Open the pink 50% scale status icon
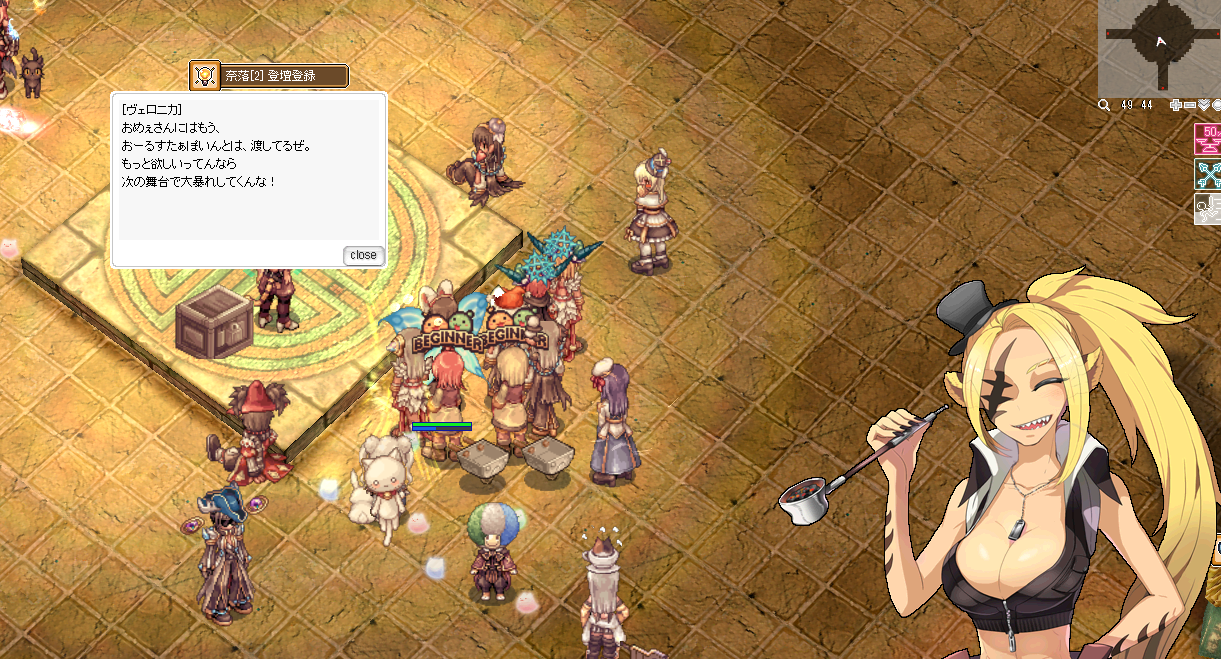Image resolution: width=1221 pixels, height=659 pixels. coord(1208,140)
